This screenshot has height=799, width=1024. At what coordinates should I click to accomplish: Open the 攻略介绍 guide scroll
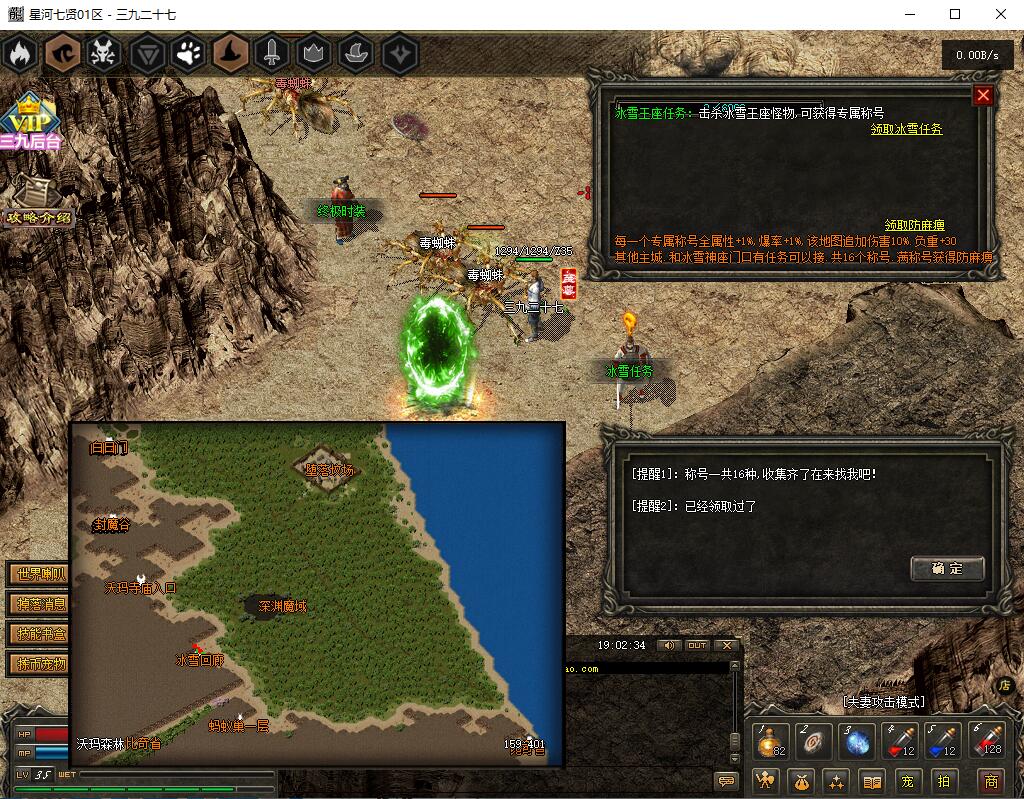[x=38, y=203]
